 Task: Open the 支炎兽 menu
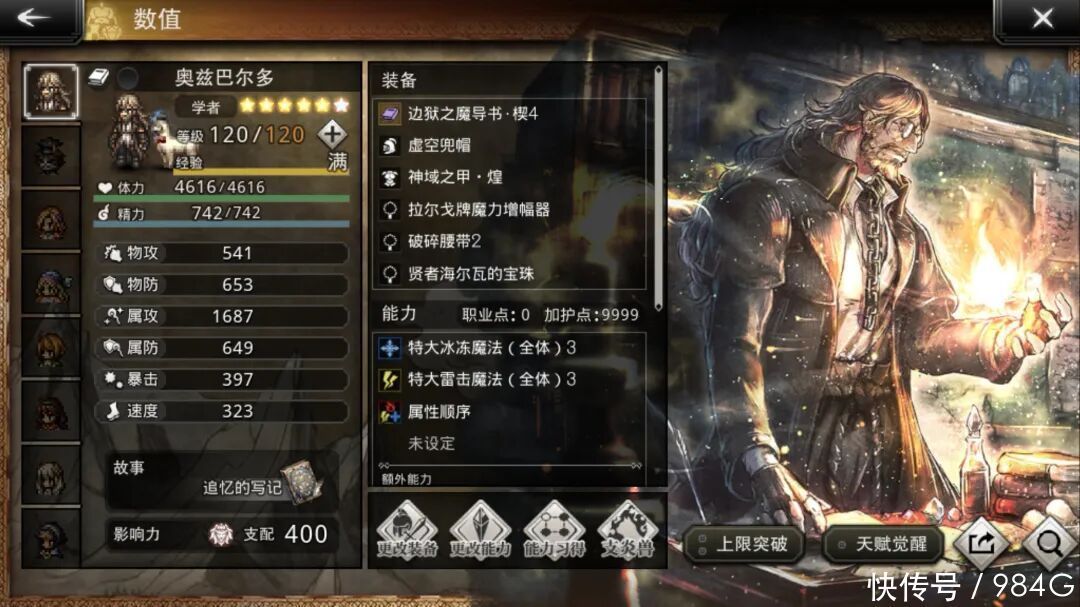pos(628,530)
